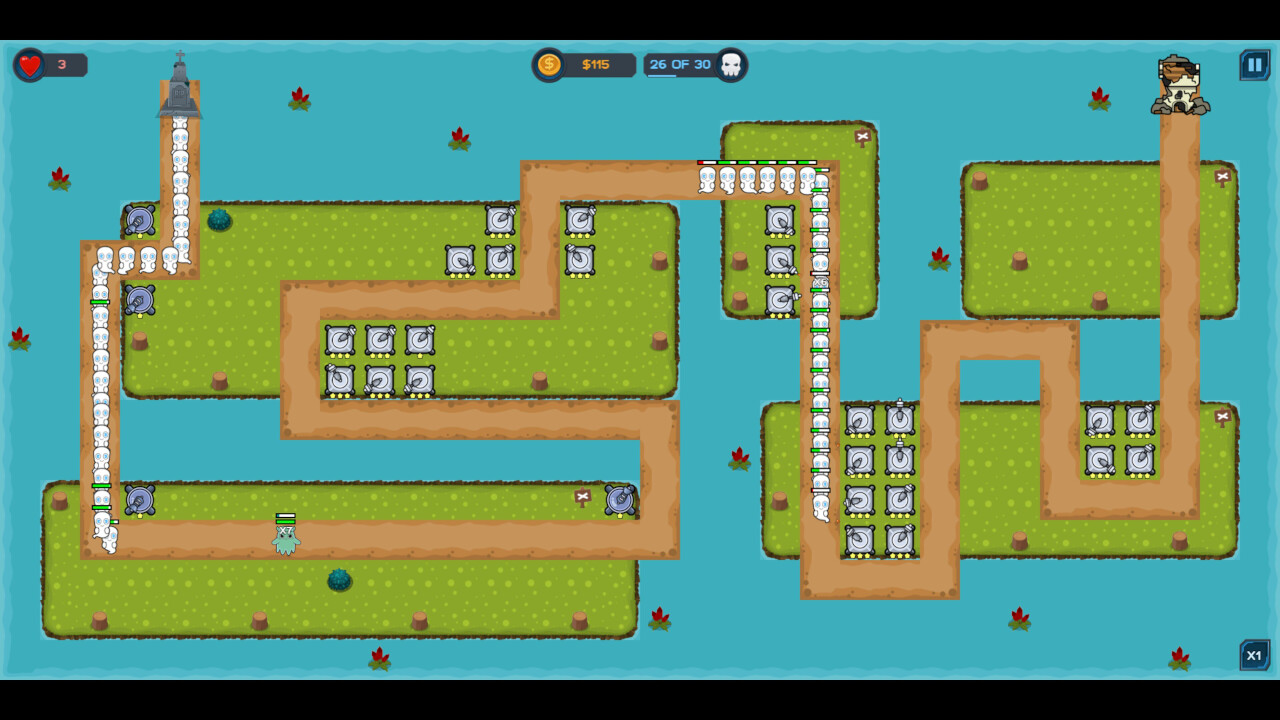Image resolution: width=1280 pixels, height=720 pixels.
Task: Select the cannon tower beside the church path
Action: 140,221
